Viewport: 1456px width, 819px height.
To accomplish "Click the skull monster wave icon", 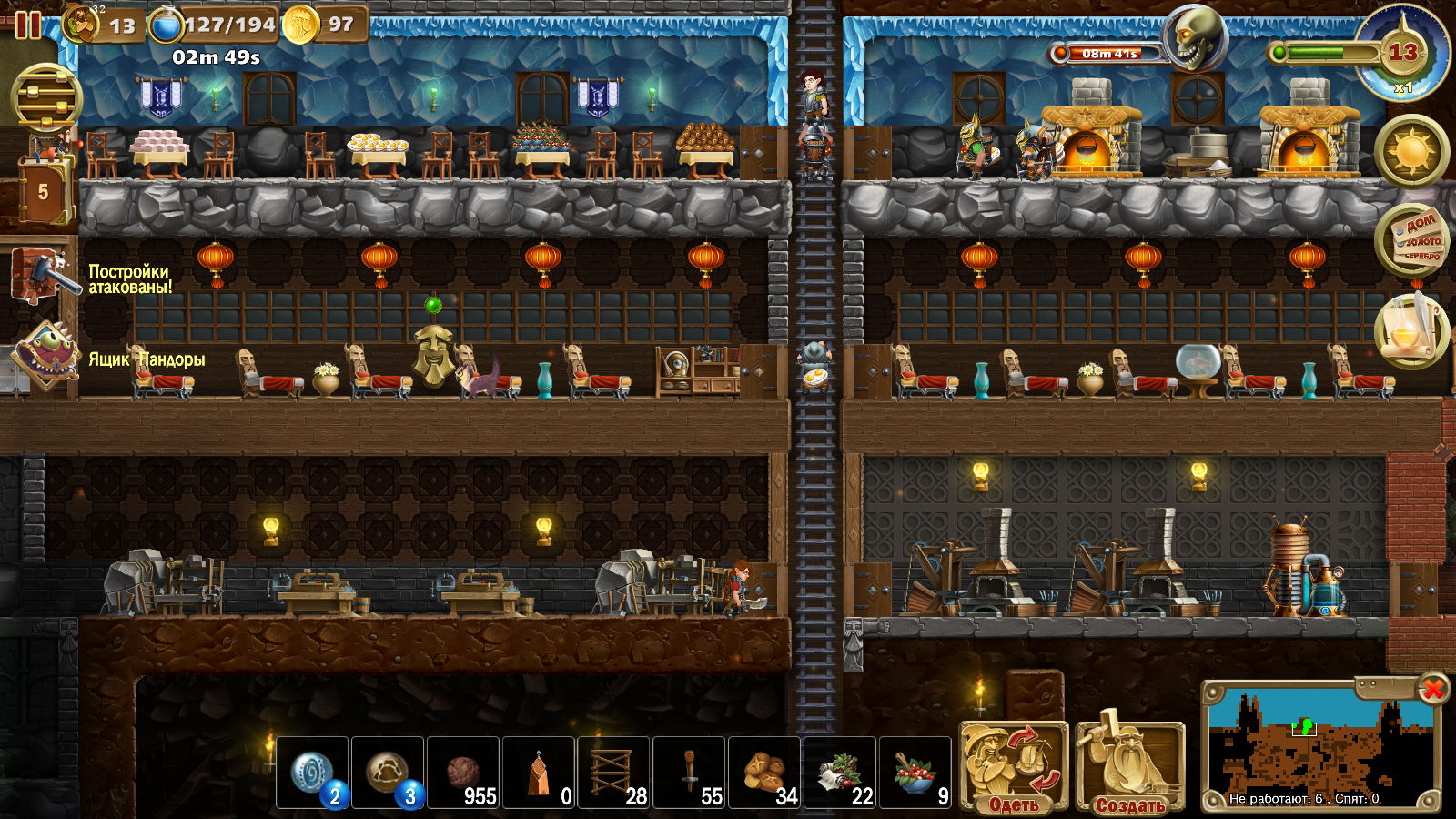I will (1195, 39).
